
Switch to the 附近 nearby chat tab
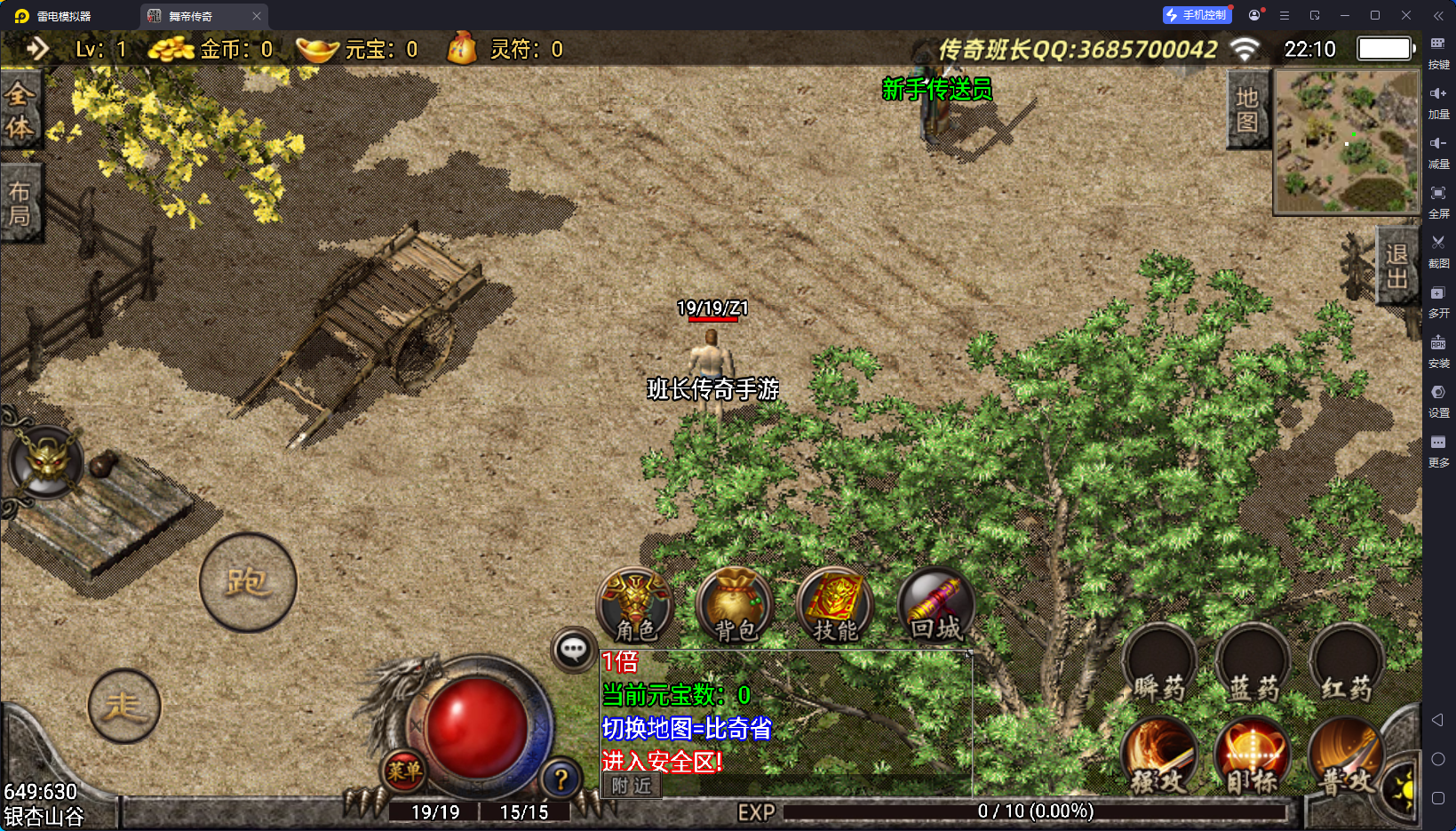632,786
